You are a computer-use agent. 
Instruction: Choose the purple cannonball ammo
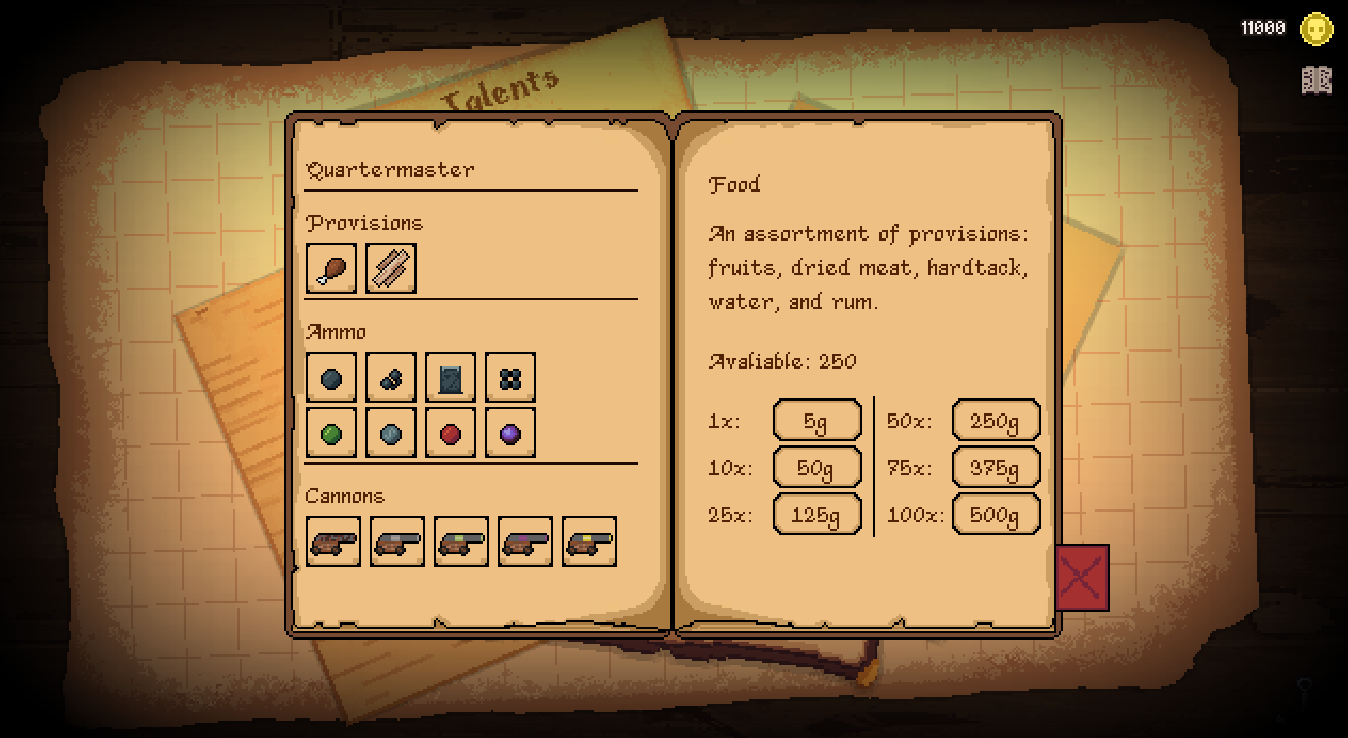pos(510,433)
